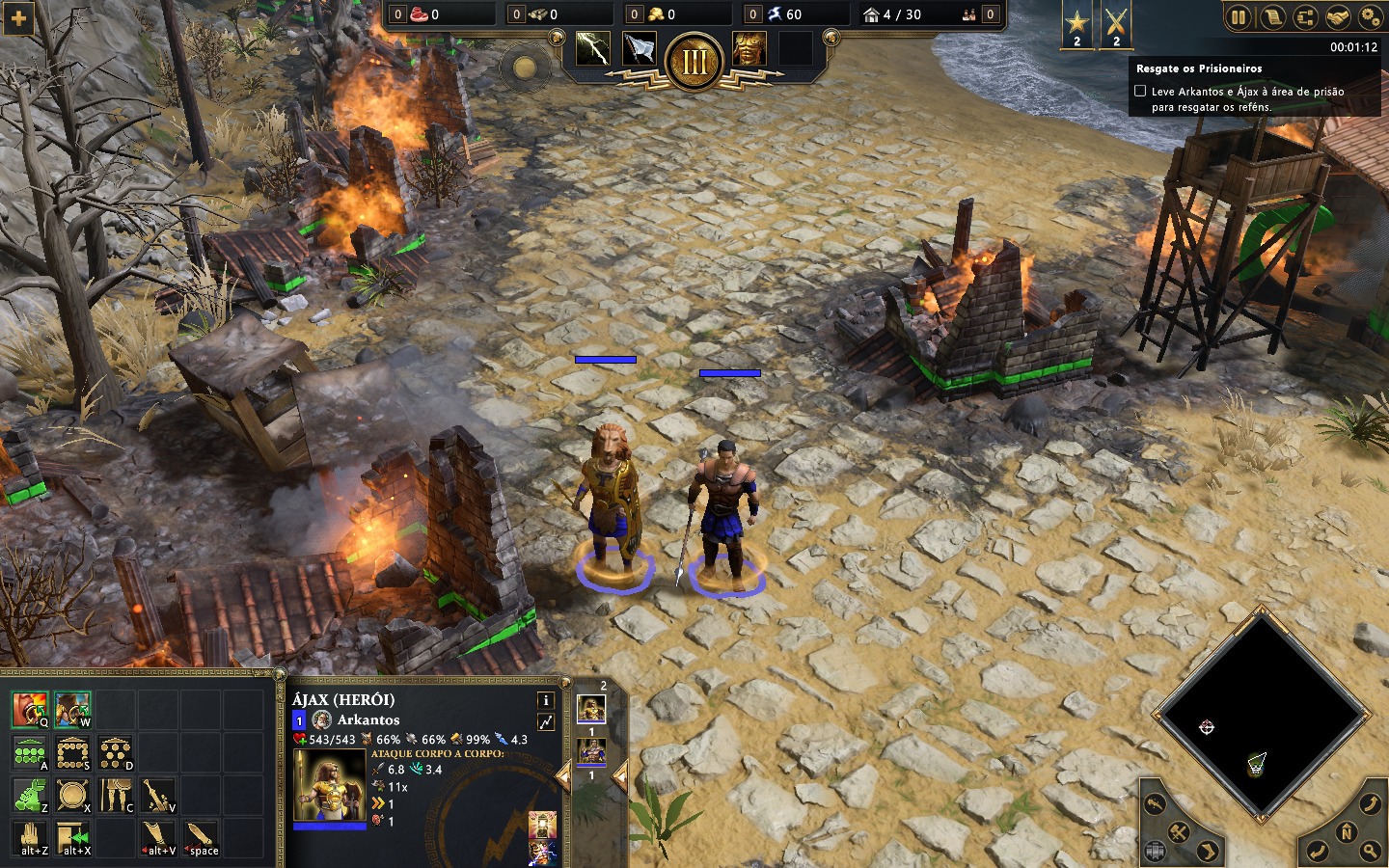Click the magnifying glass zoom button
This screenshot has width=1389, height=868.
(1370, 851)
